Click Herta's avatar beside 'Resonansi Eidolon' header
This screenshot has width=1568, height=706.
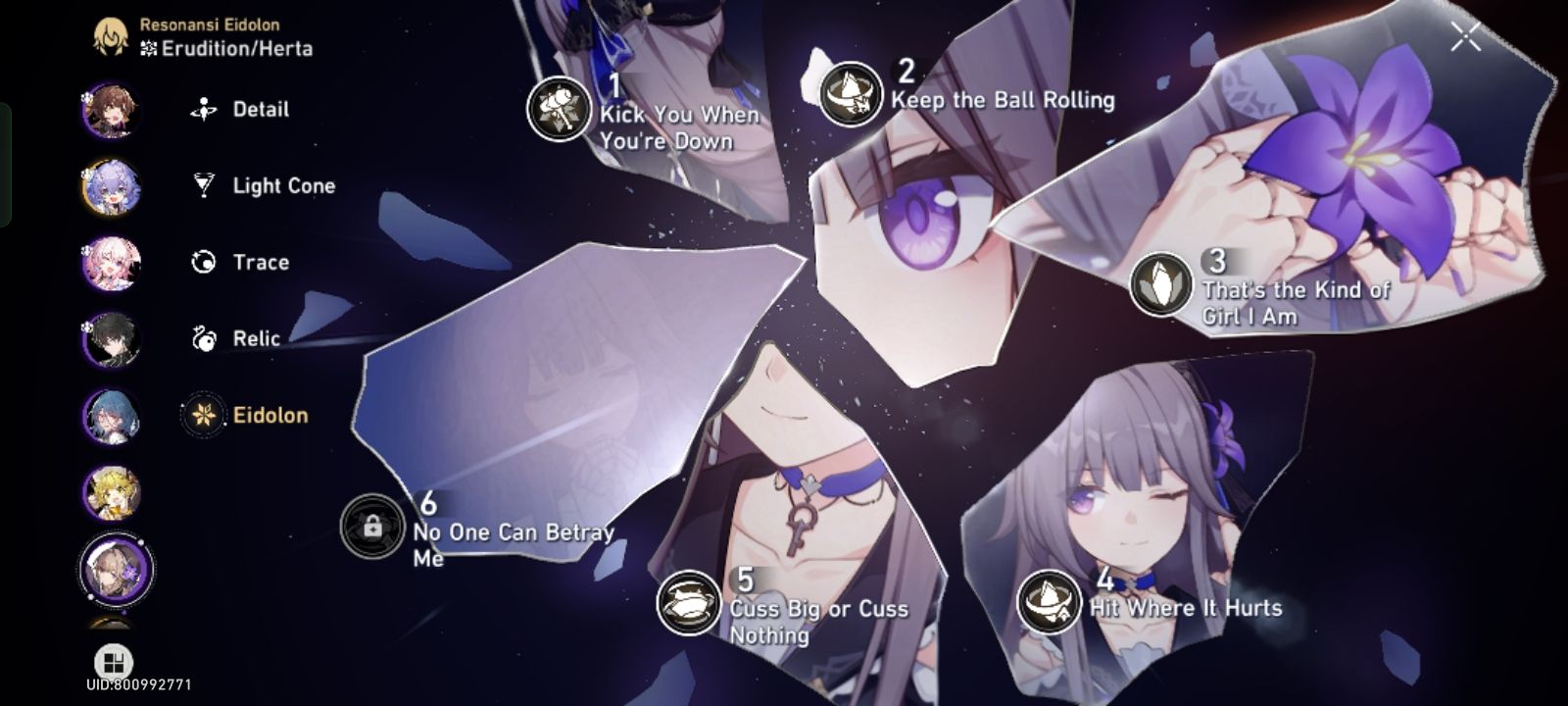111,36
